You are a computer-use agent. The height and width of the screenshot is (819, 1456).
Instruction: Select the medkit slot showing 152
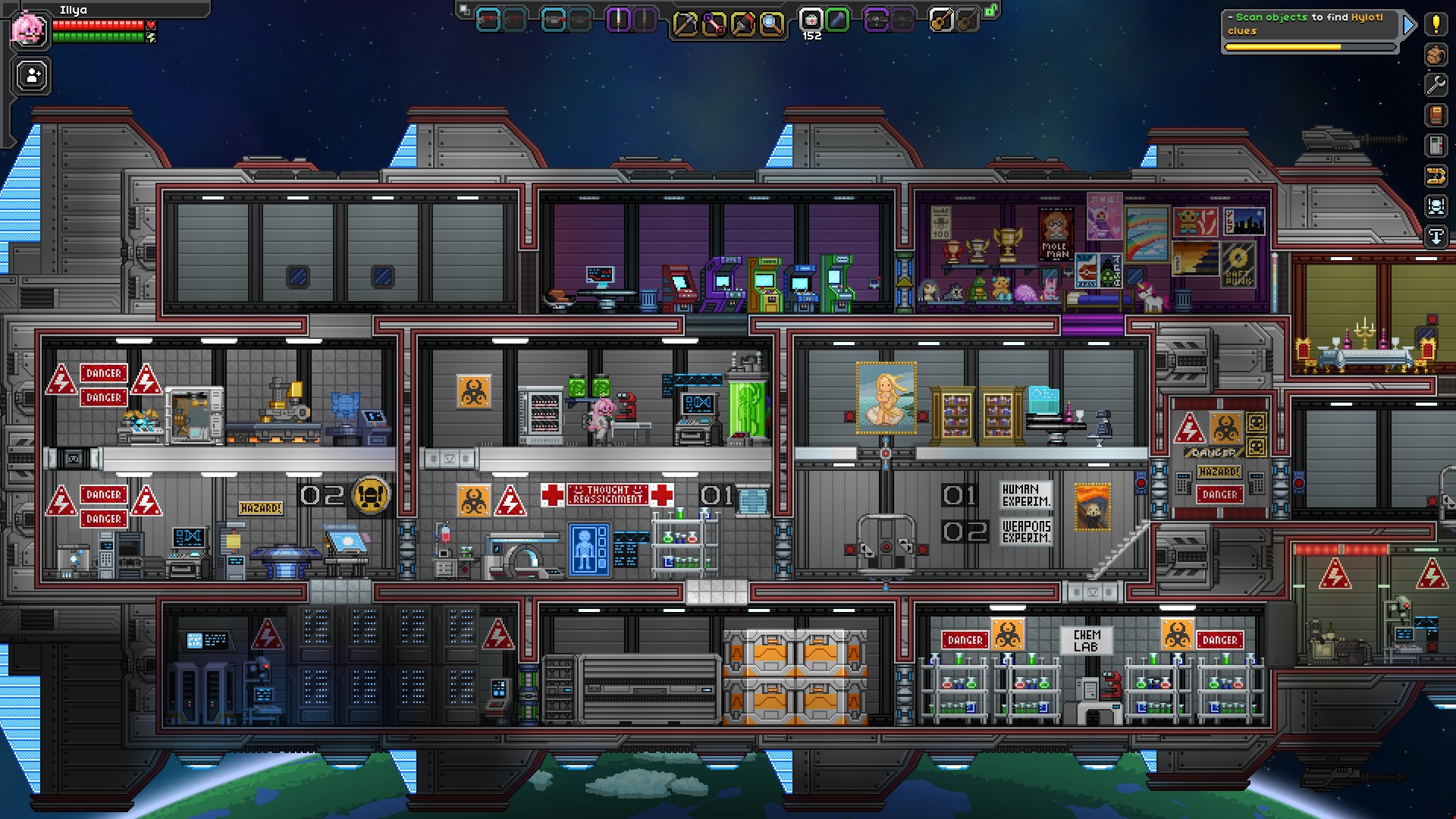pyautogui.click(x=810, y=20)
